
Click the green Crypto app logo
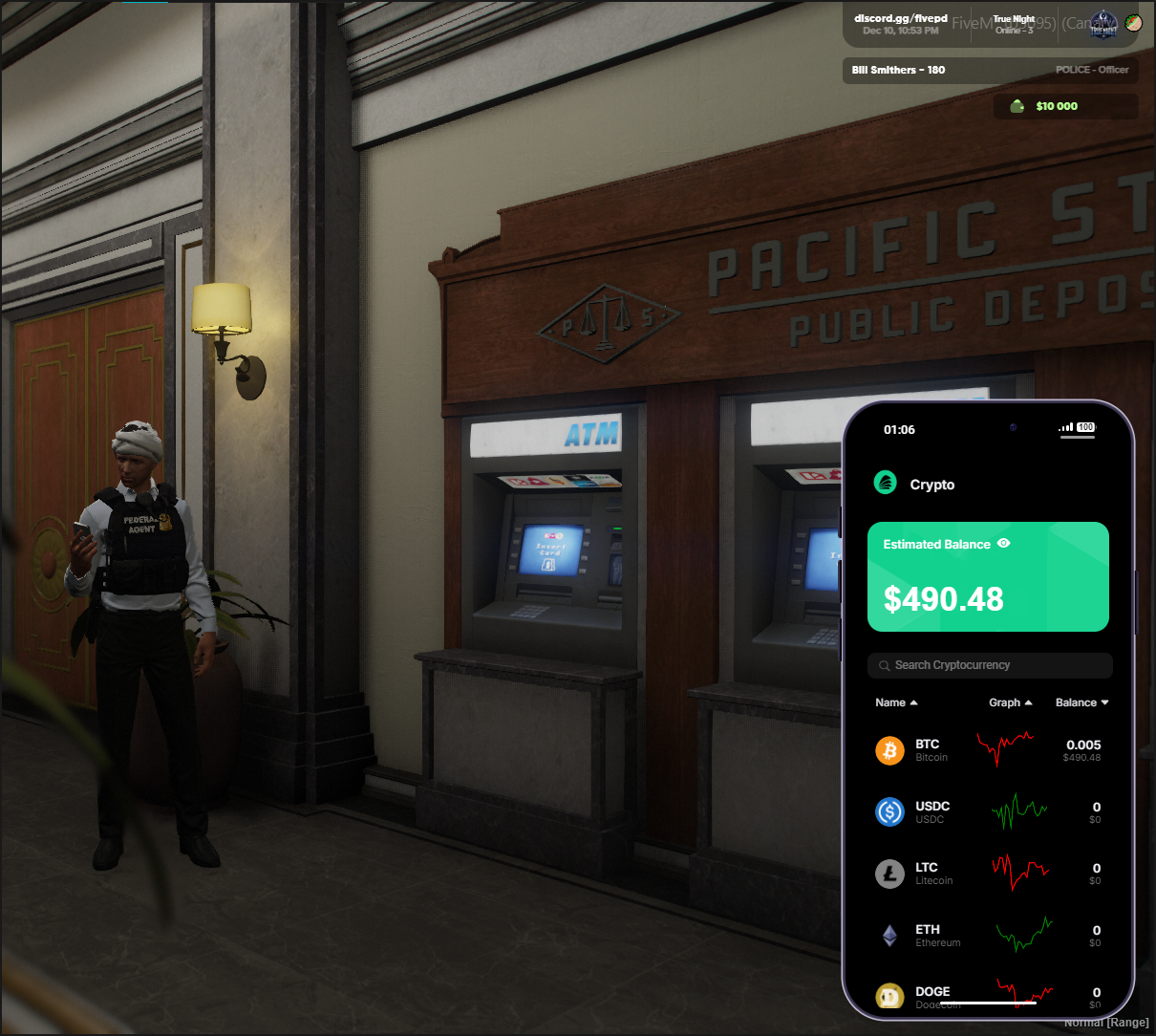(x=886, y=483)
